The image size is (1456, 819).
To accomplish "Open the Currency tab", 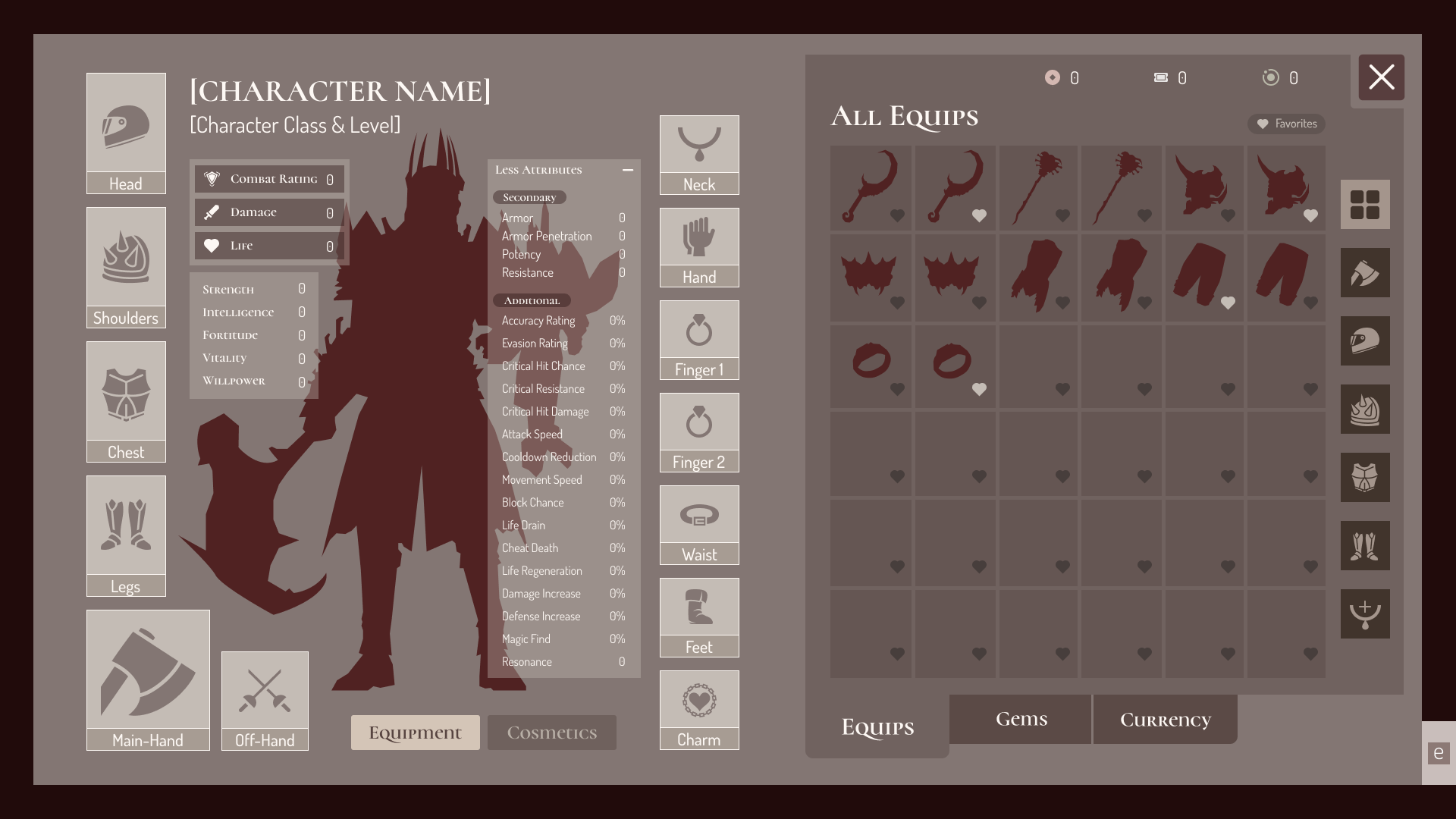I will pos(1165,719).
